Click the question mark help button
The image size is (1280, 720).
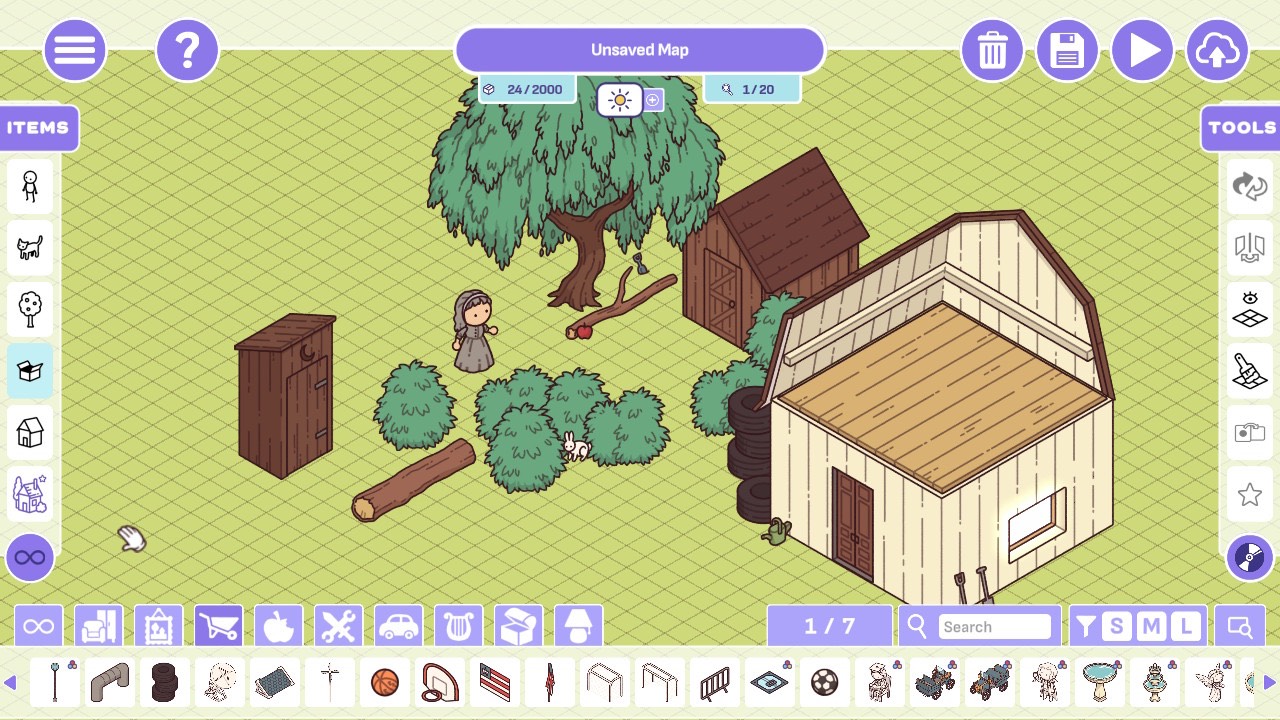(x=187, y=50)
